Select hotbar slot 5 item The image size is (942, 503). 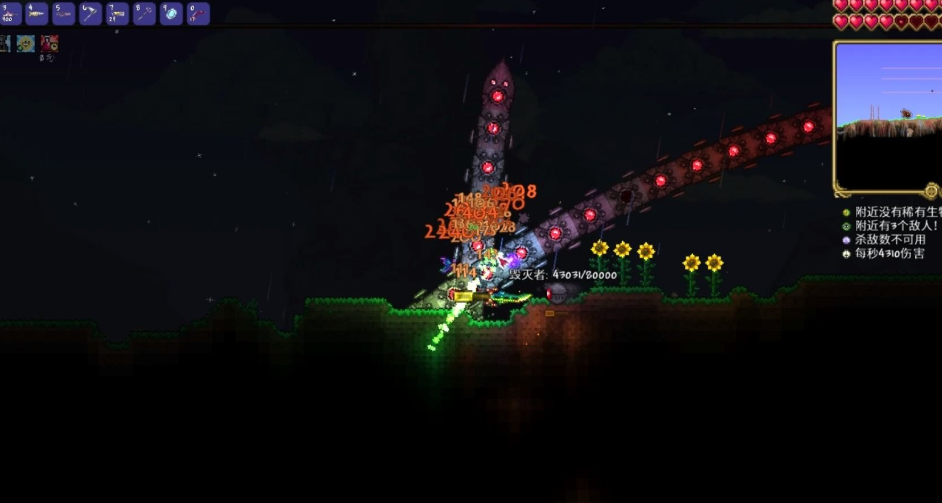click(64, 14)
